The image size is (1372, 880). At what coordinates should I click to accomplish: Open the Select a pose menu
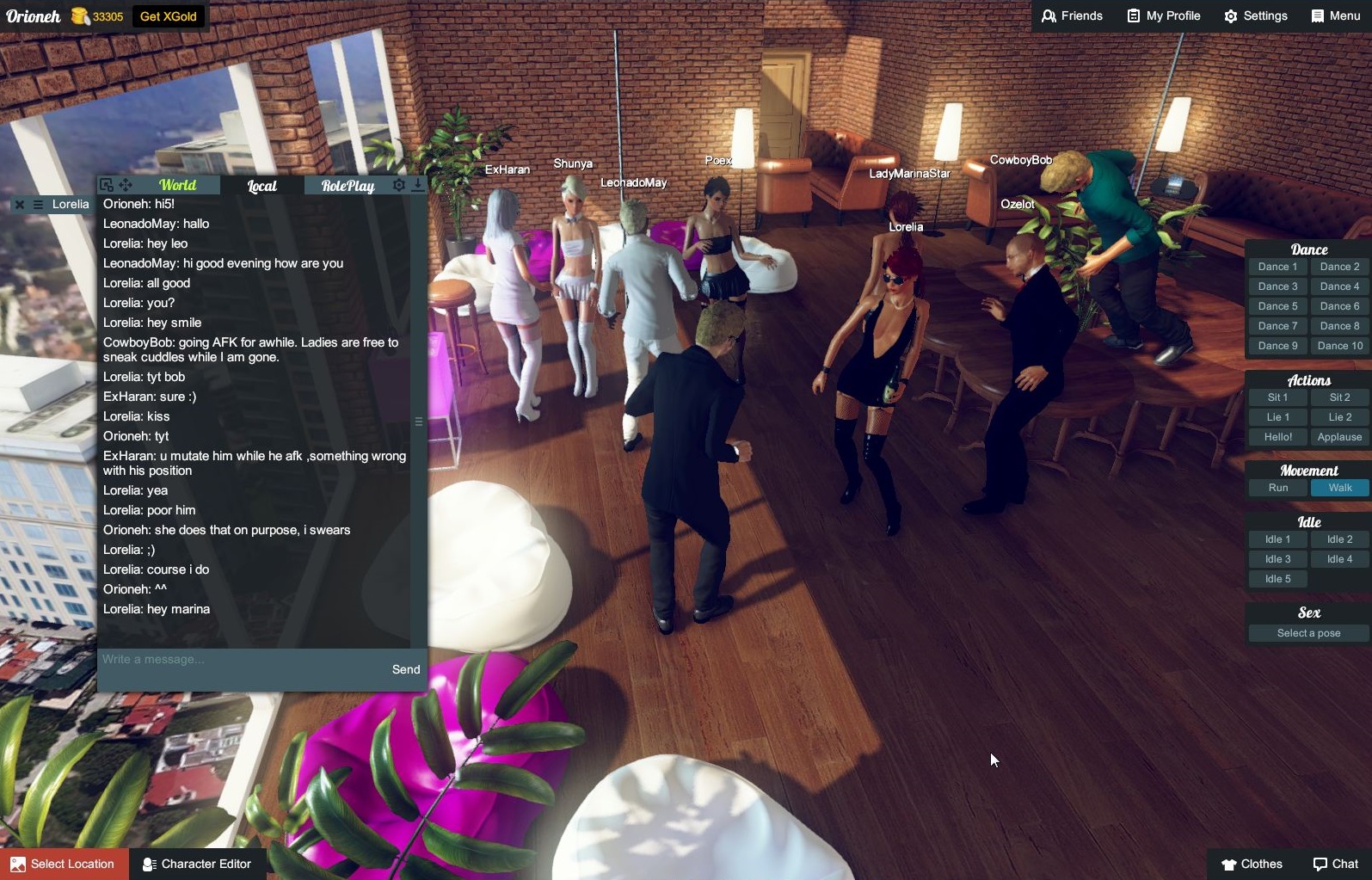pyautogui.click(x=1307, y=632)
